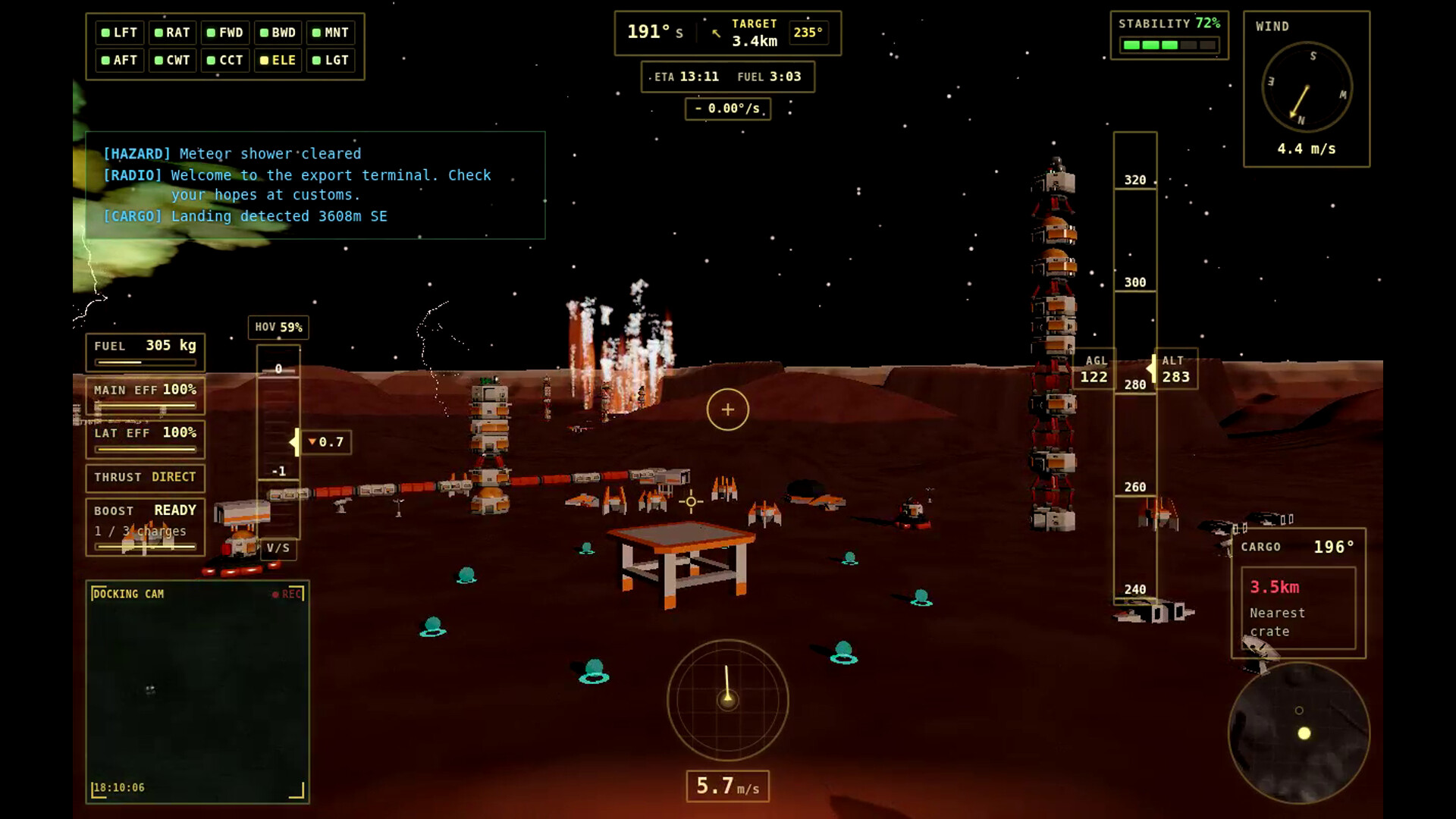This screenshot has width=1456, height=819.
Task: Select the FWD thruster indicator
Action: (x=225, y=33)
